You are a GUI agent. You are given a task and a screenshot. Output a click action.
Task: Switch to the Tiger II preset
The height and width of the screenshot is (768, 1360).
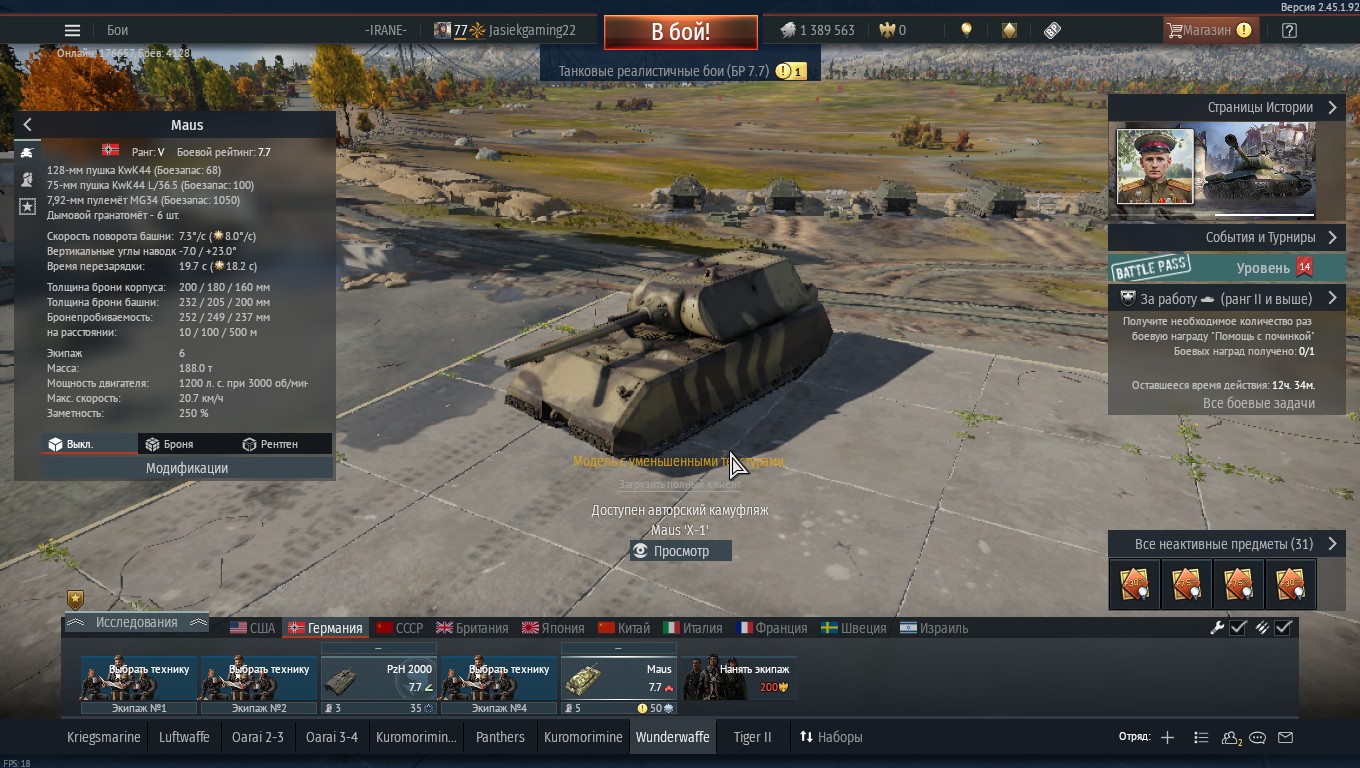pos(752,737)
